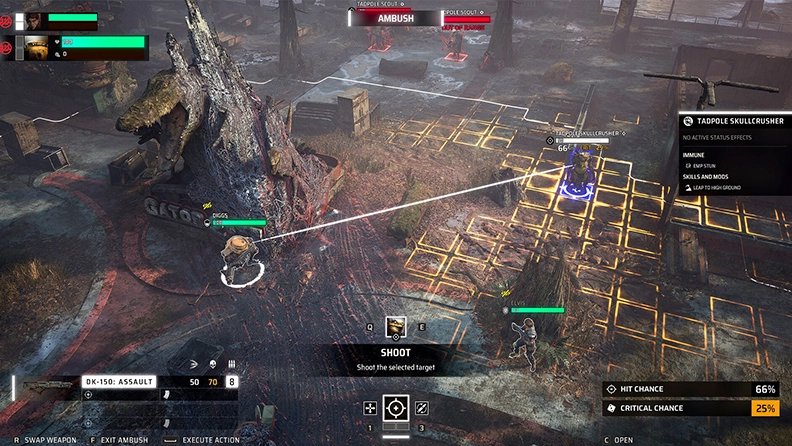Viewport: 792px width, 446px height.
Task: Select the second squad member portrait
Action: point(37,46)
